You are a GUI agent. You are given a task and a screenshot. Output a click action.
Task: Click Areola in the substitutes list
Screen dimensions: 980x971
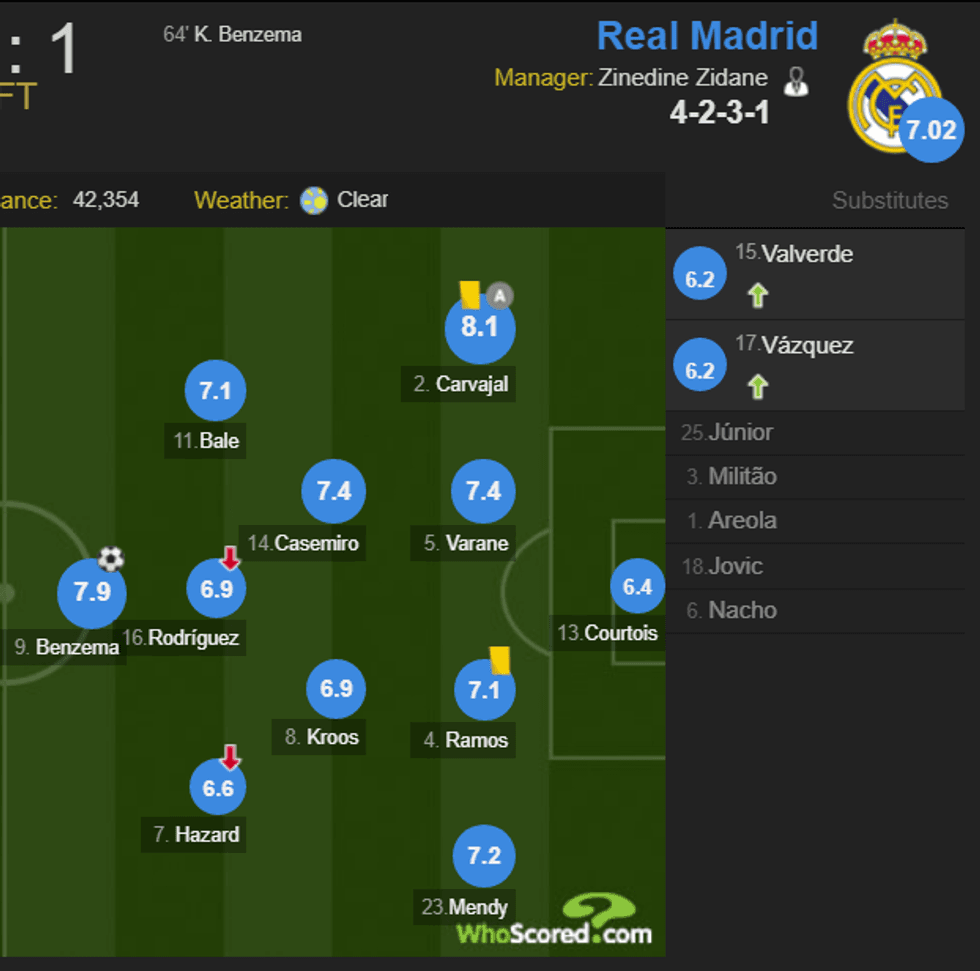[x=814, y=521]
